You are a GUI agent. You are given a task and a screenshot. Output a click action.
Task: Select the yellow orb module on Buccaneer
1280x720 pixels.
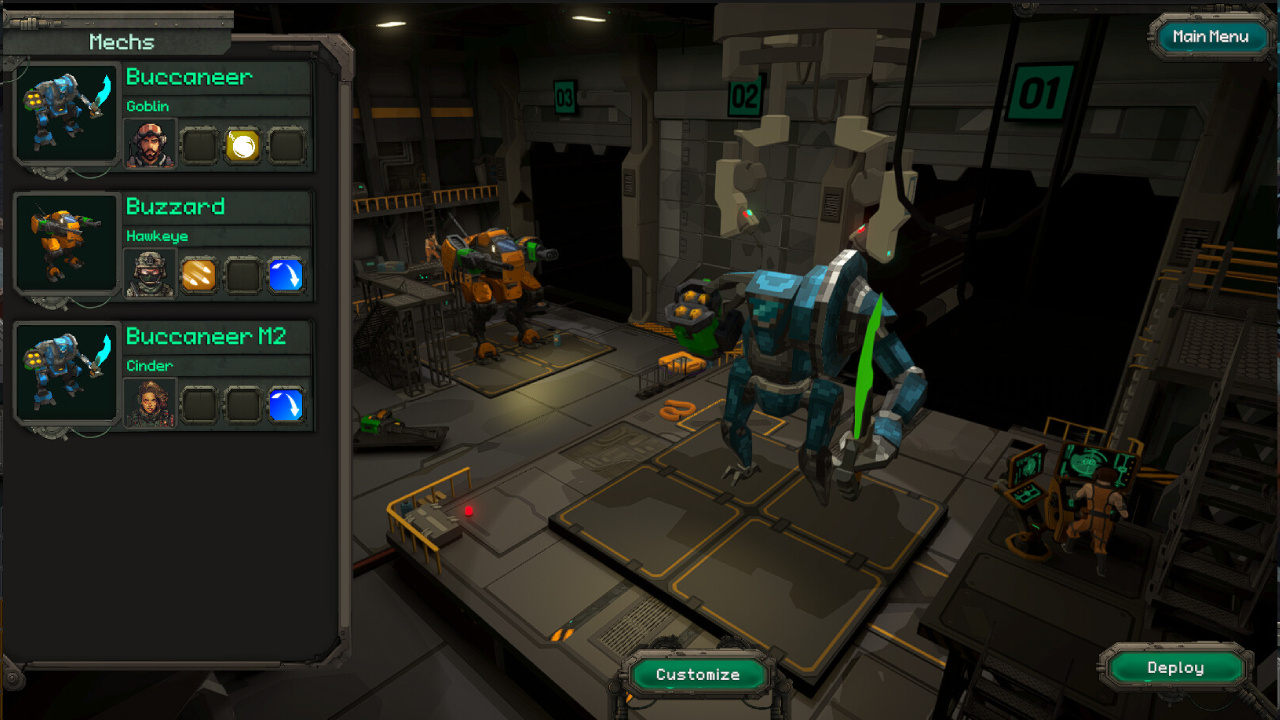tap(243, 146)
